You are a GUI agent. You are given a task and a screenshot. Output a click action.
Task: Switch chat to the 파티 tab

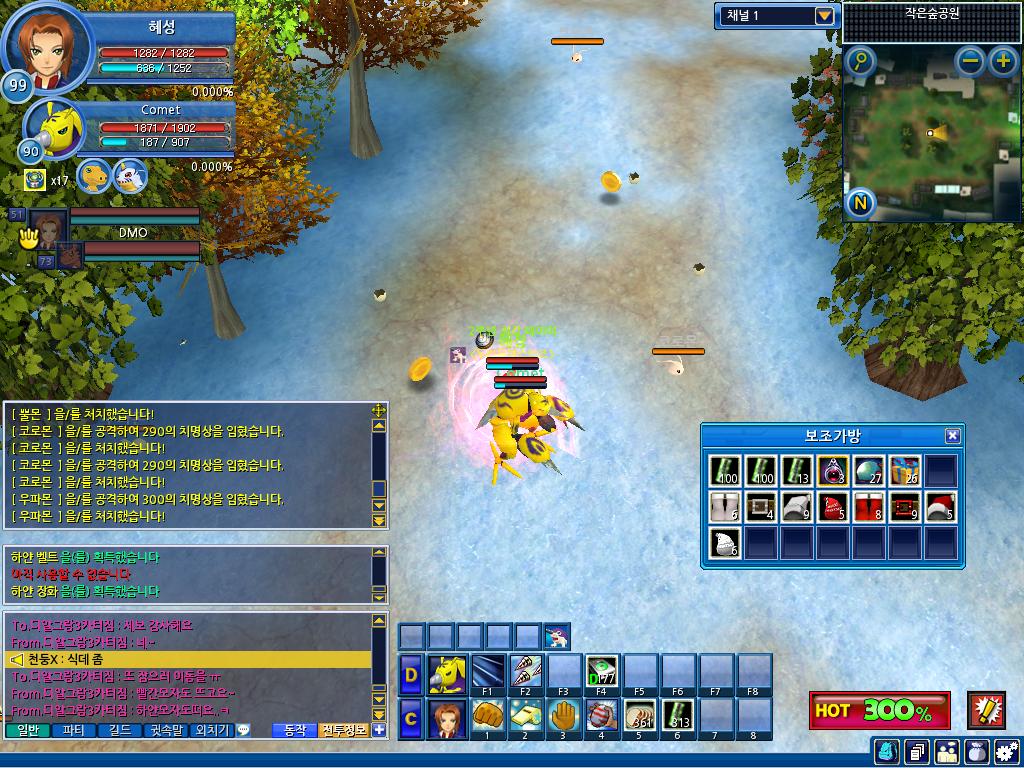pos(73,730)
